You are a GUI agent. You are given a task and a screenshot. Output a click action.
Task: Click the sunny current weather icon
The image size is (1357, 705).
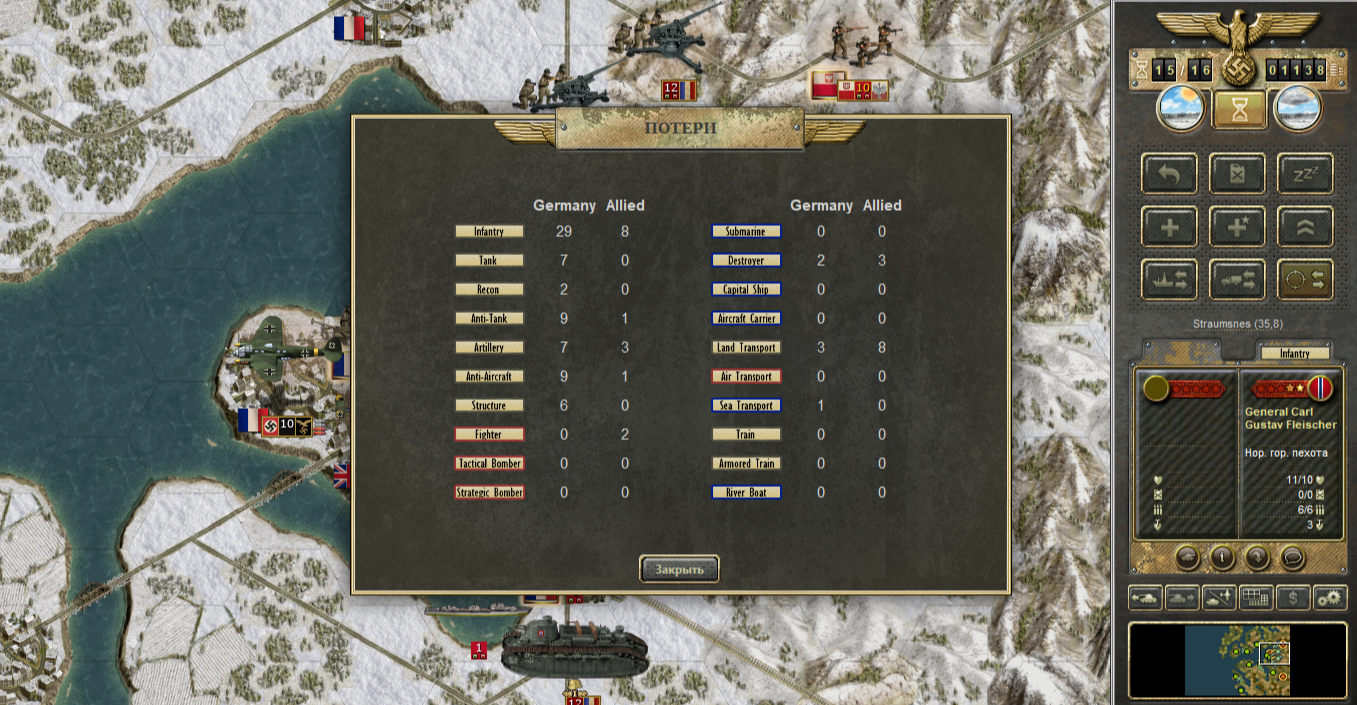pos(1180,108)
